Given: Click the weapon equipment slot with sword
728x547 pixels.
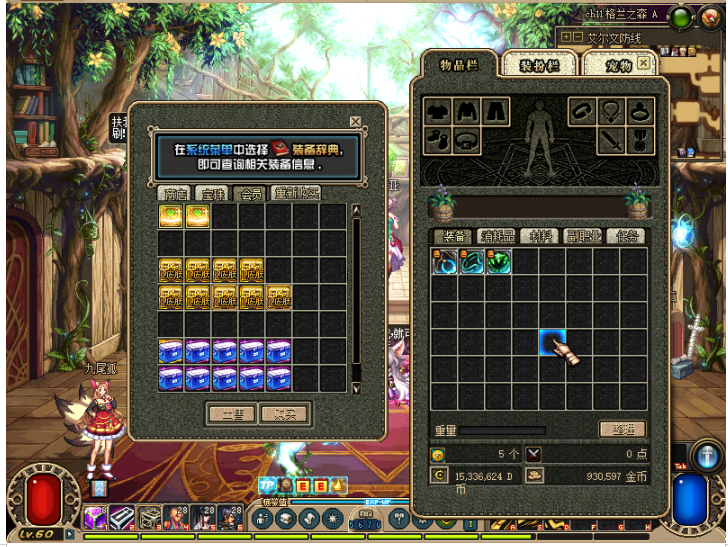Looking at the screenshot, I should click(x=611, y=141).
